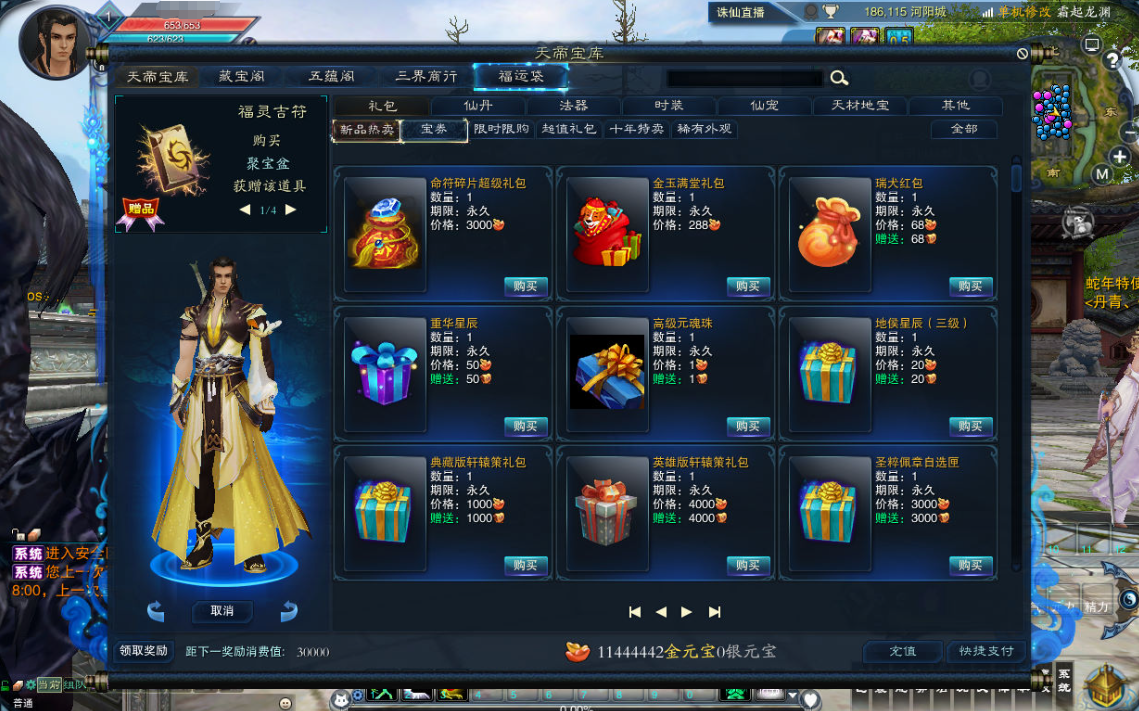Viewport: 1139px width, 711px height.
Task: Click the search magnifier icon
Action: (839, 78)
